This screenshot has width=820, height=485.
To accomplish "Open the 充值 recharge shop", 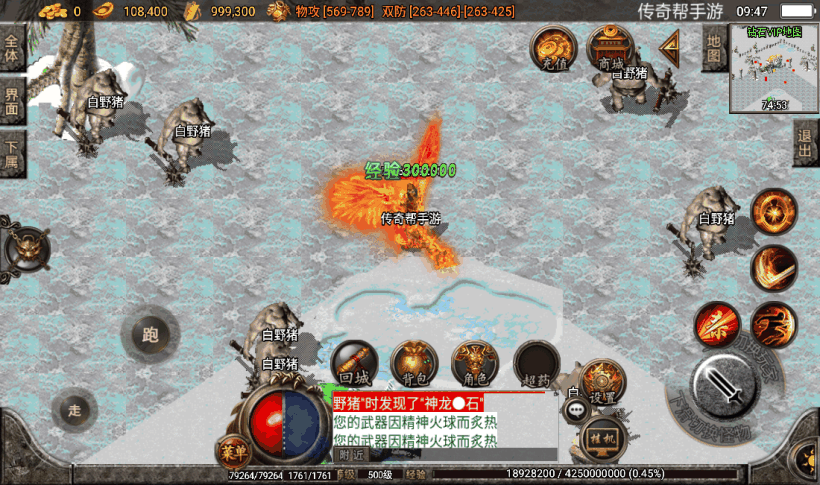I will coord(551,47).
